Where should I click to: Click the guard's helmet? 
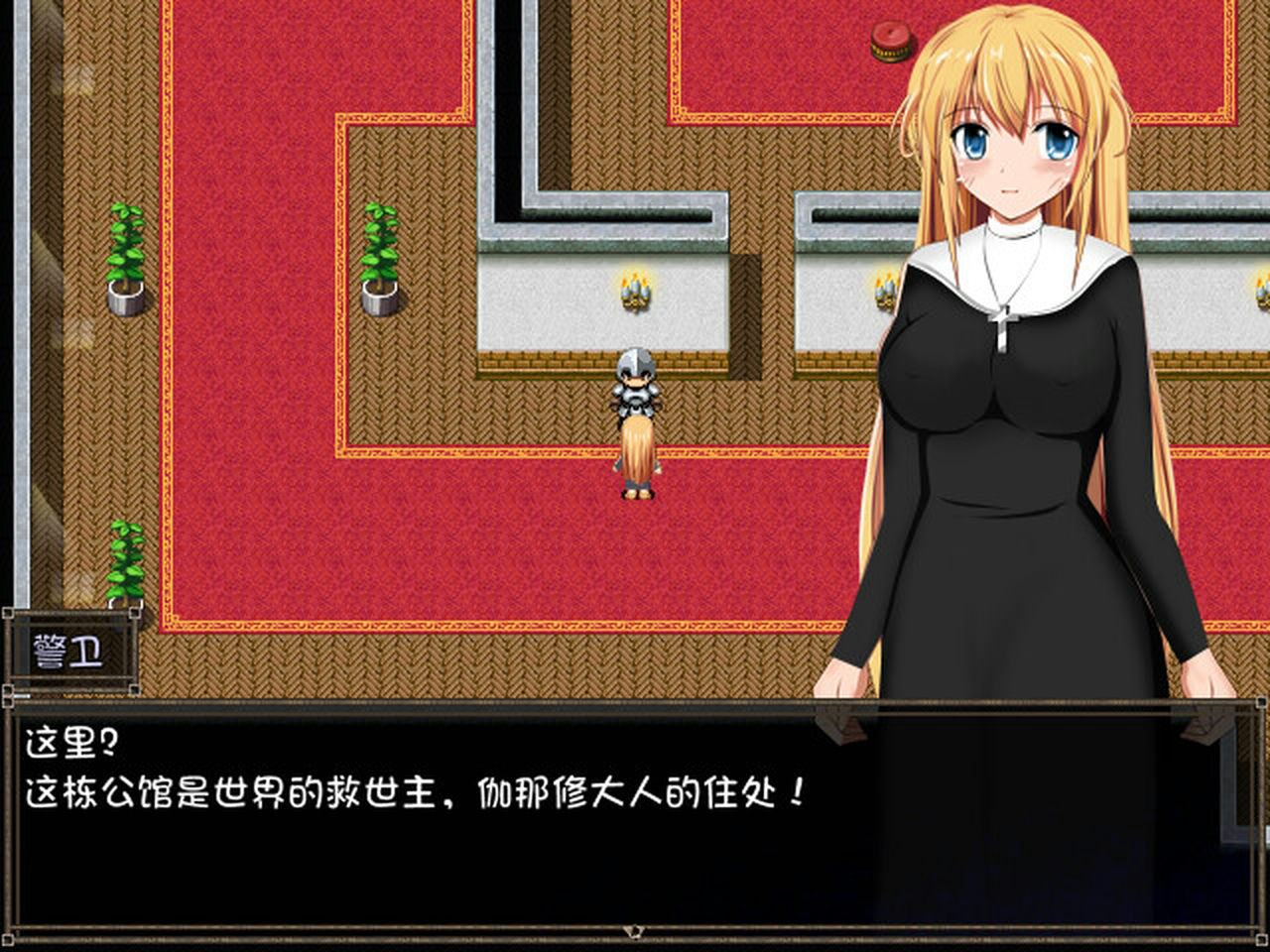point(635,362)
